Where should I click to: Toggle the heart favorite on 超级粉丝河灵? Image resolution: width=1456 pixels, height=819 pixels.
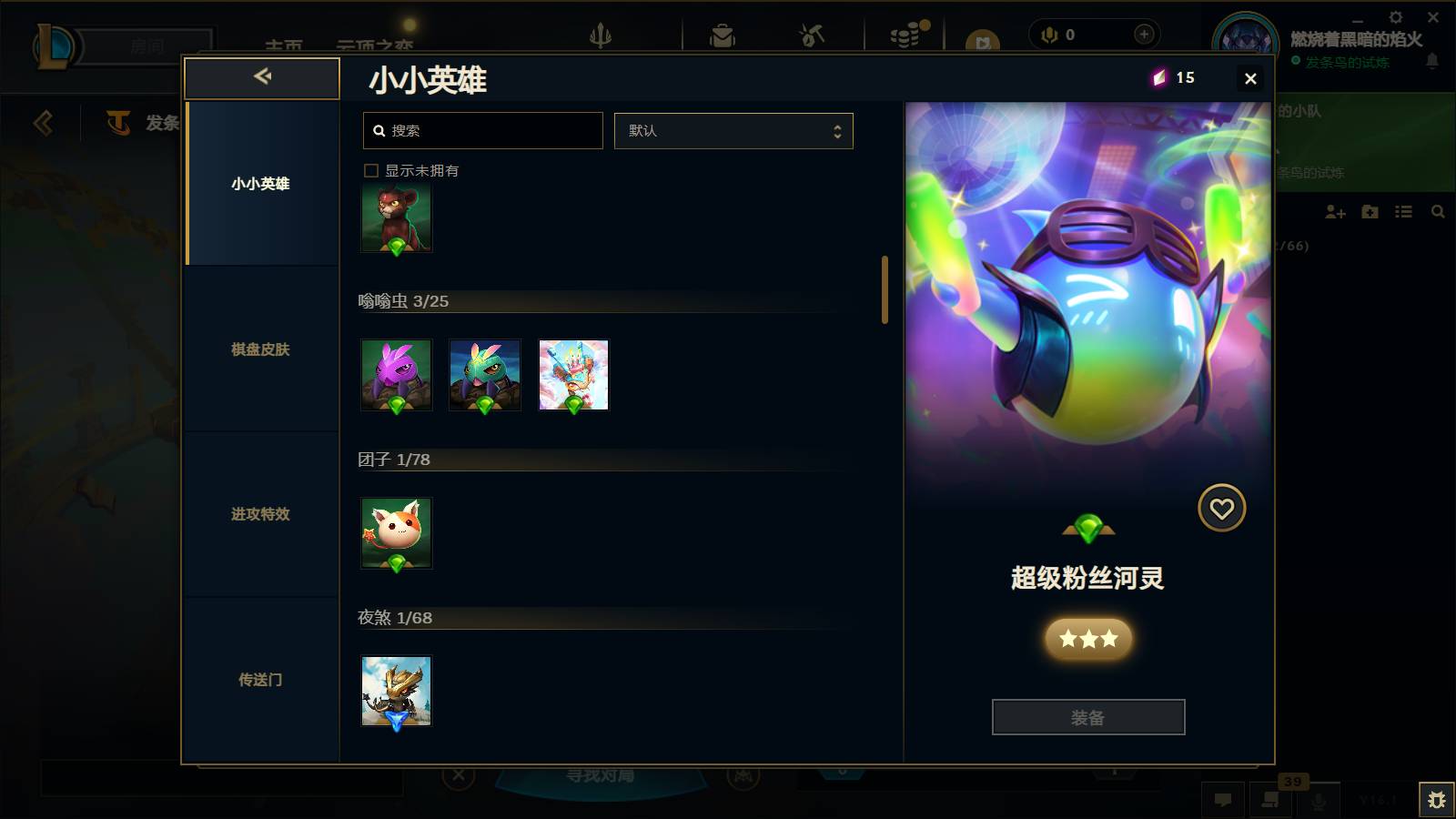pyautogui.click(x=1221, y=507)
